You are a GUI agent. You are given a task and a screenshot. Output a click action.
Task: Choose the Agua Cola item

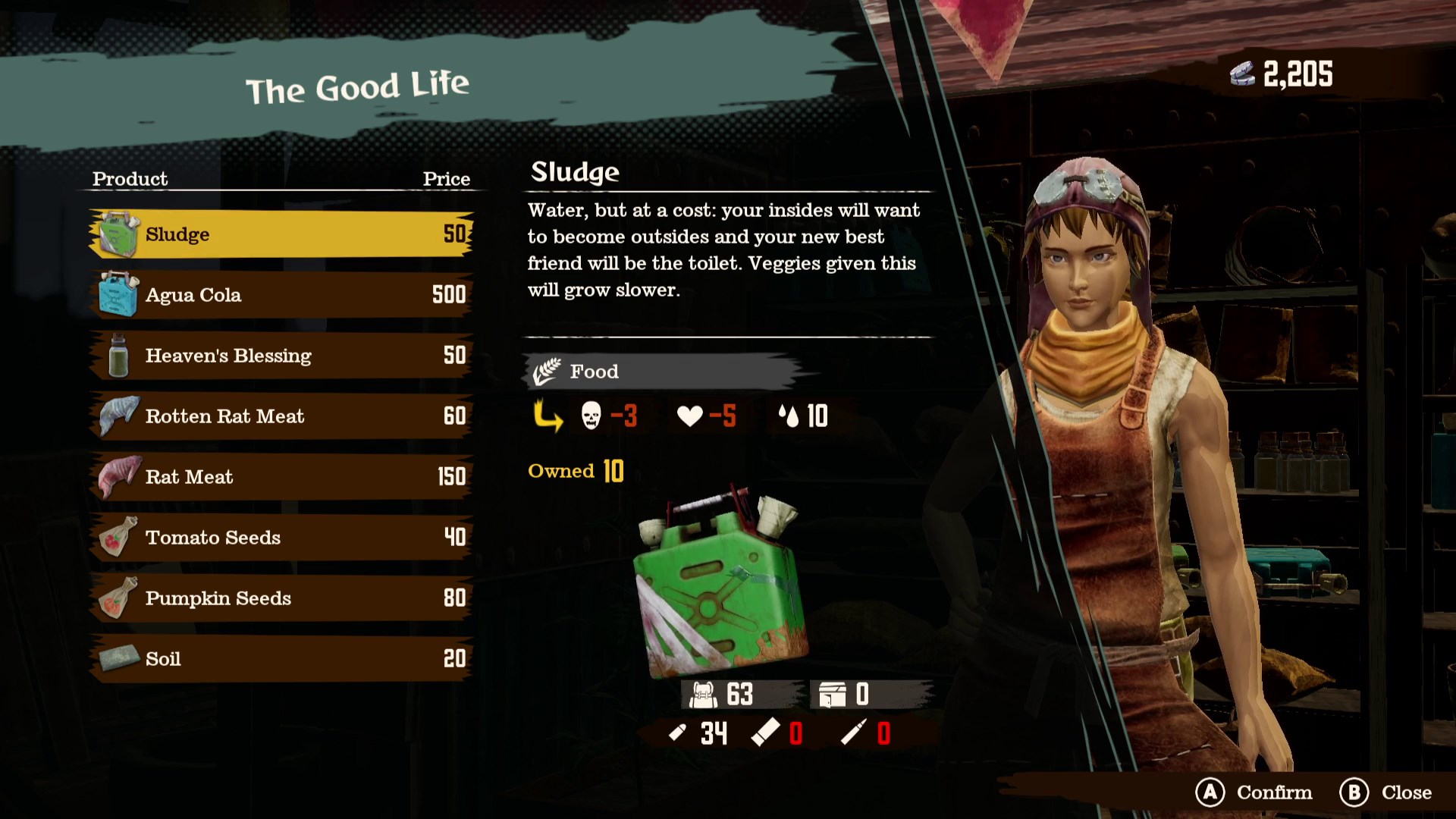point(281,295)
